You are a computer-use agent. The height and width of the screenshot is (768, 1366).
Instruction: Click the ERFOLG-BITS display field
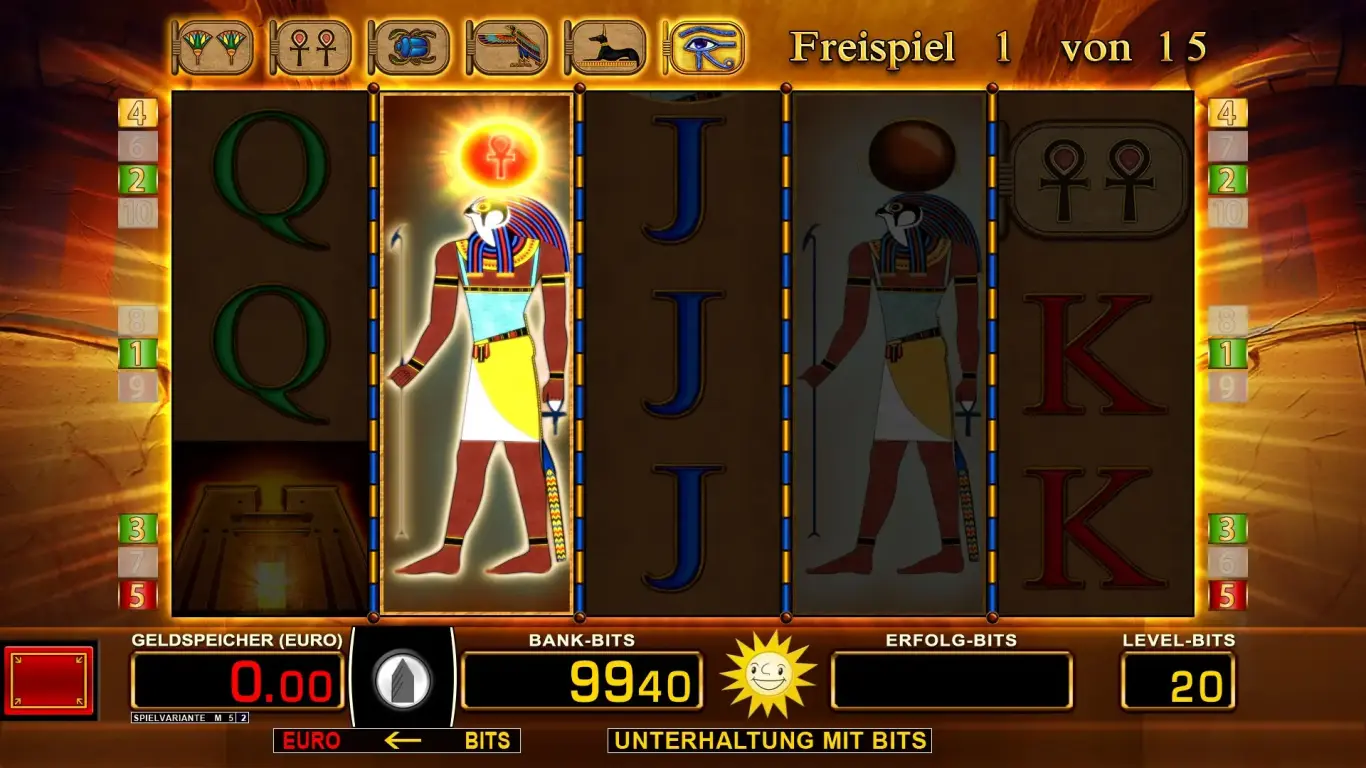(952, 679)
